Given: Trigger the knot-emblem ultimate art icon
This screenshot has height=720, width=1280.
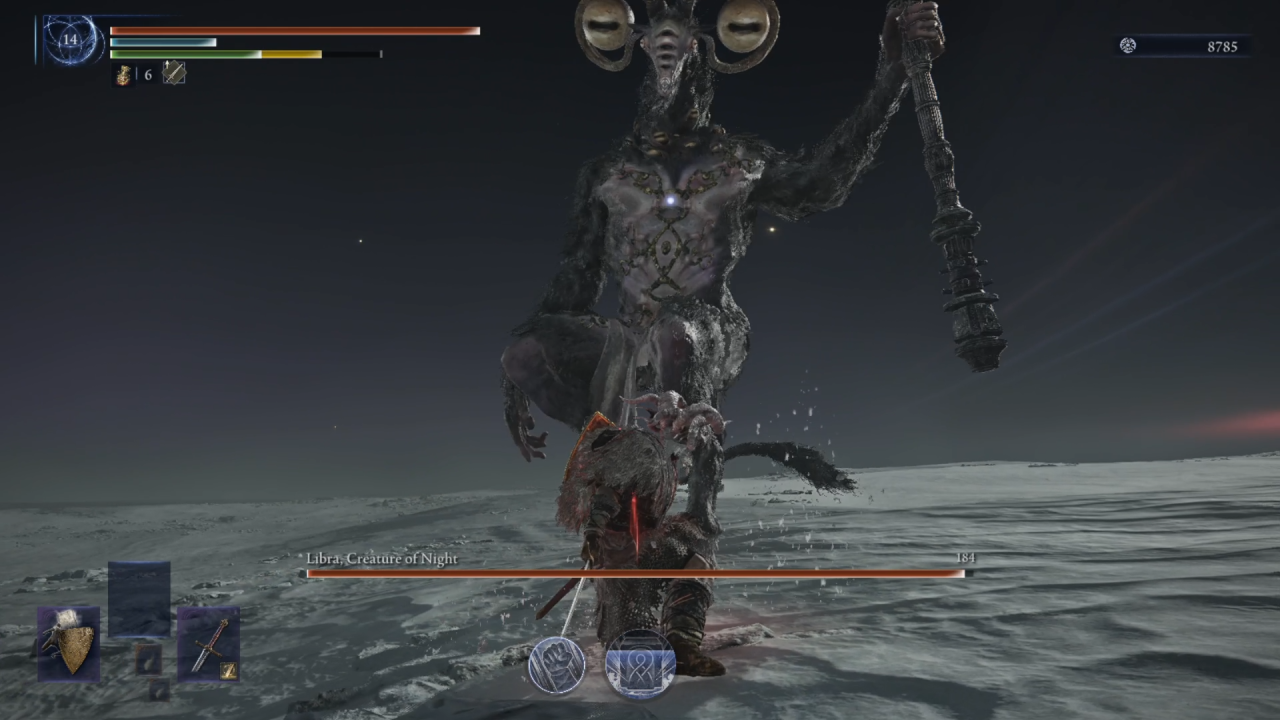Looking at the screenshot, I should point(640,665).
